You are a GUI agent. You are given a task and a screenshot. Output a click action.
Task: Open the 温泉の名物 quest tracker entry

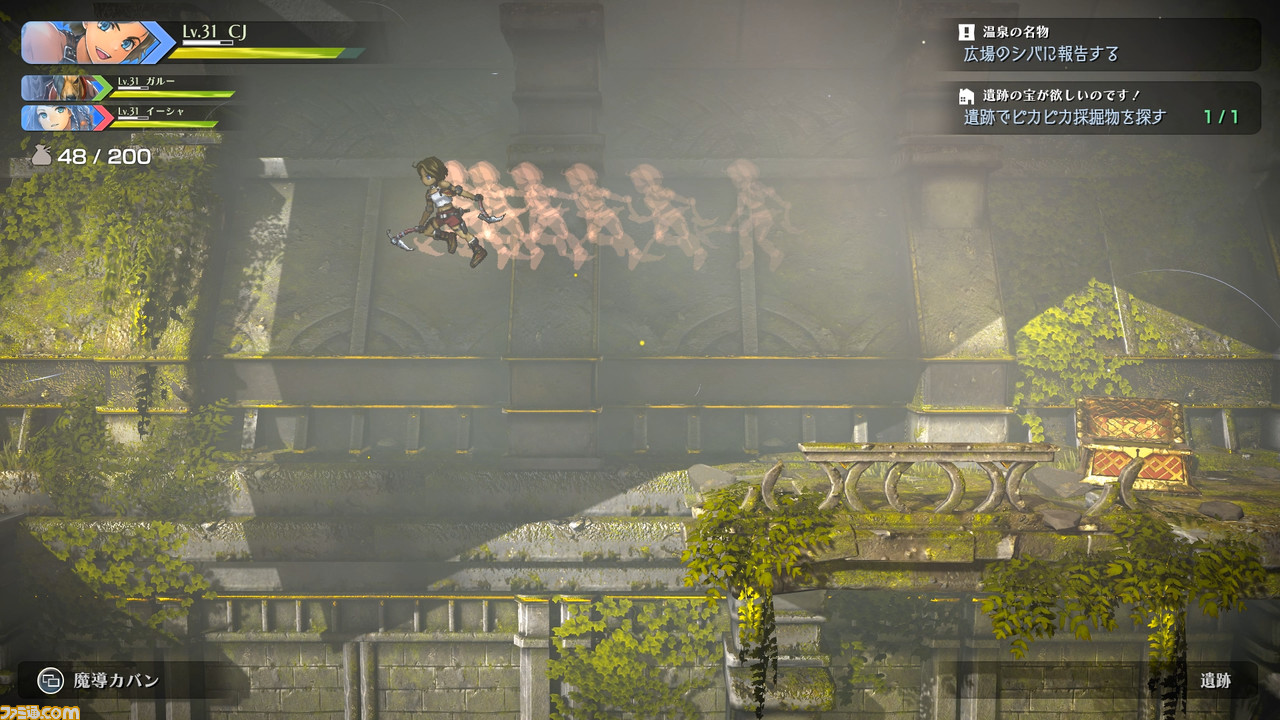coord(1105,44)
